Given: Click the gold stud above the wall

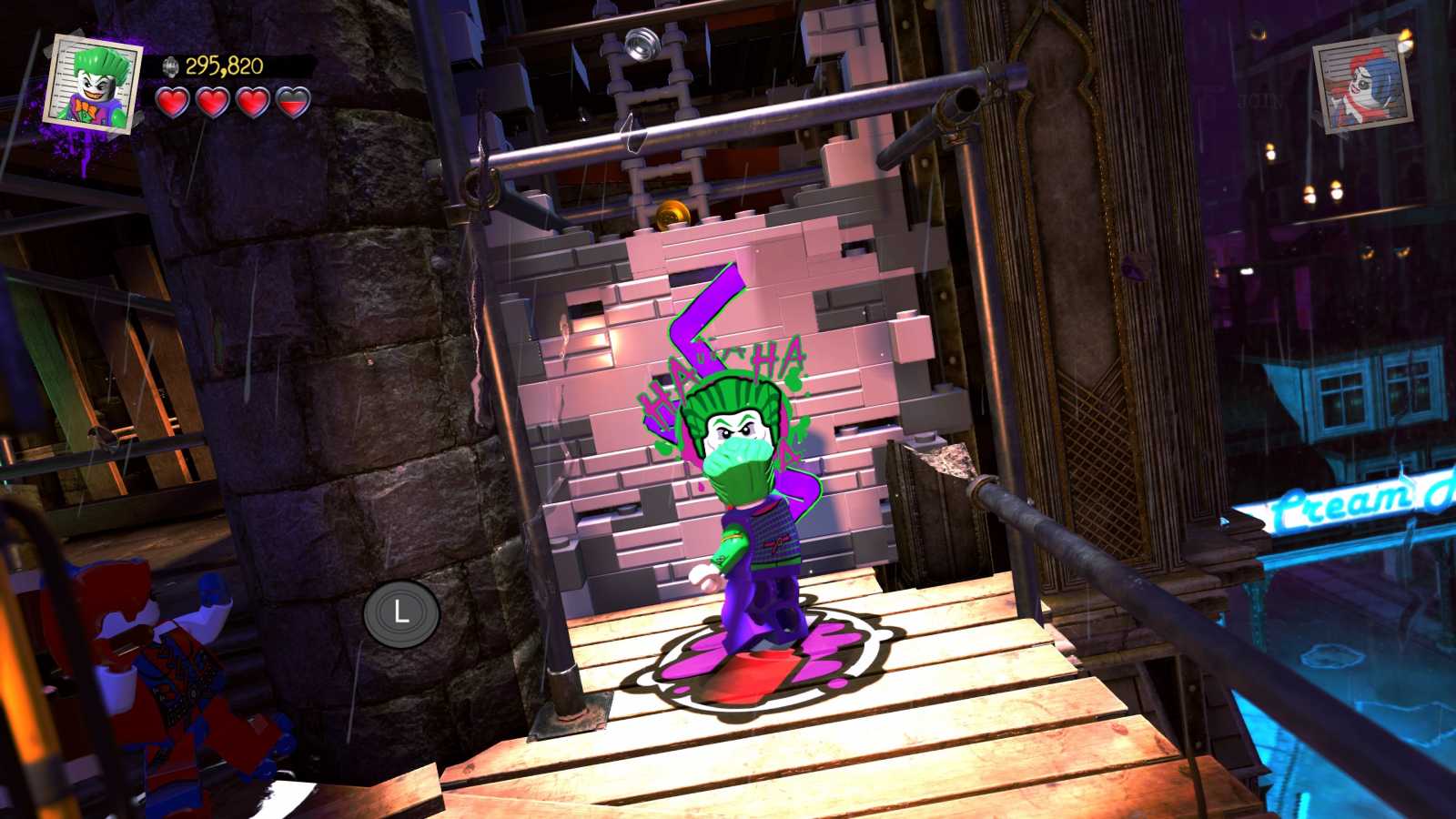Looking at the screenshot, I should (672, 211).
